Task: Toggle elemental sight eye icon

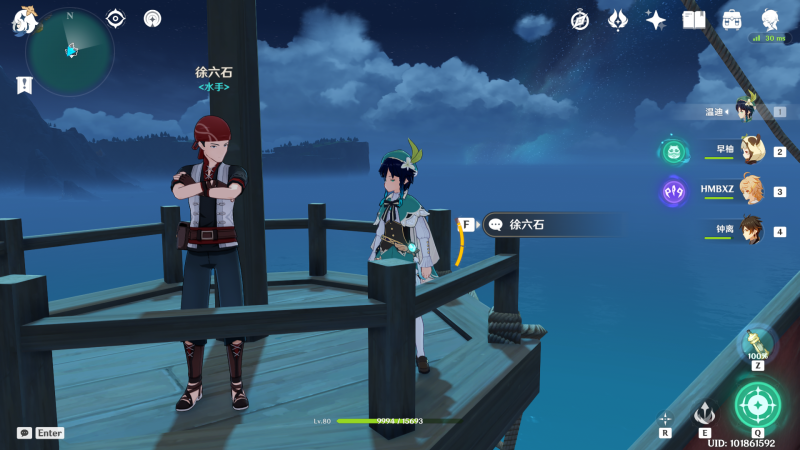Action: 116,18
